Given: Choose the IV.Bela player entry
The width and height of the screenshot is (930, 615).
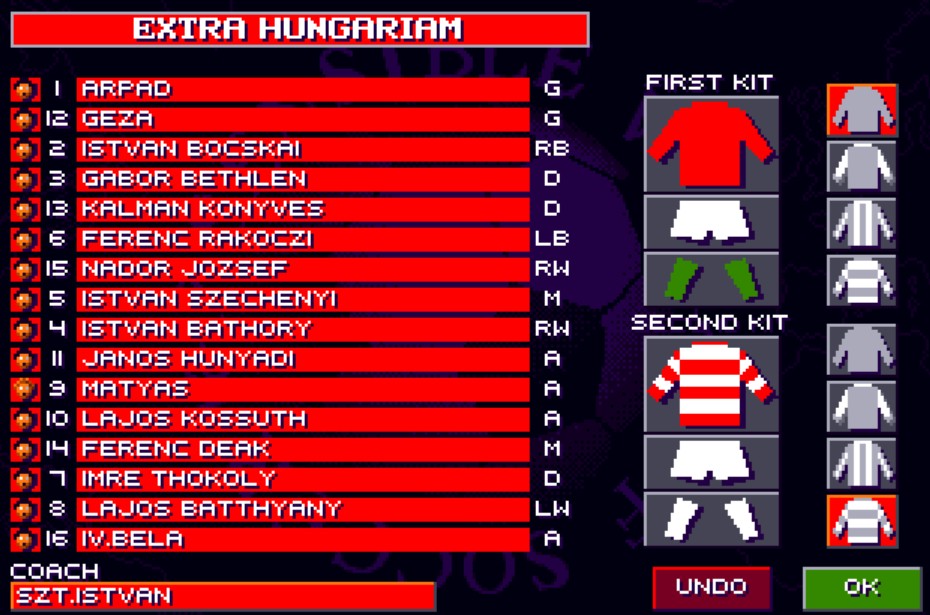Looking at the screenshot, I should click(x=303, y=539).
